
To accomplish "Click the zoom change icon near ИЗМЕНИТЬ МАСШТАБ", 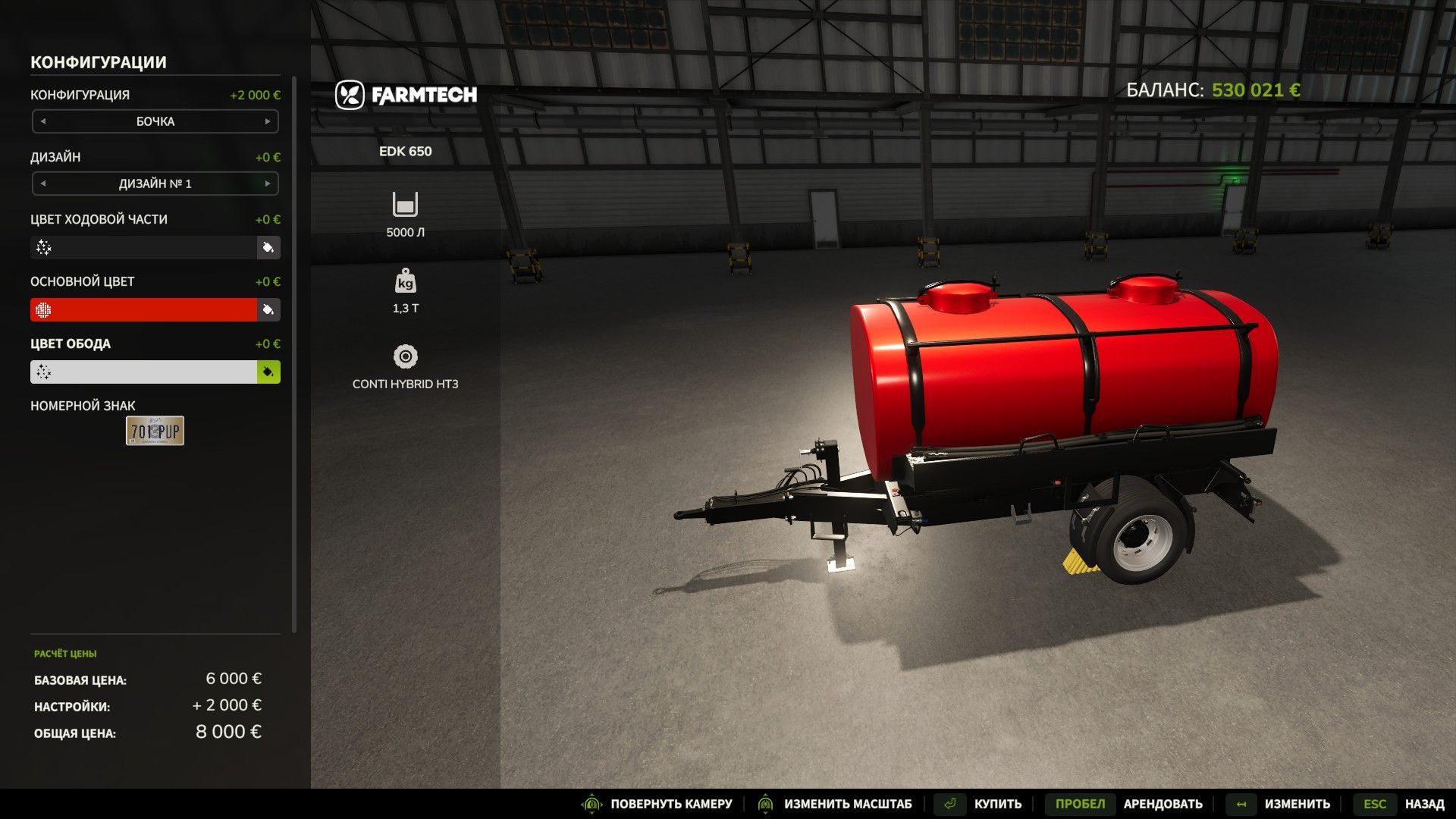I will click(766, 804).
